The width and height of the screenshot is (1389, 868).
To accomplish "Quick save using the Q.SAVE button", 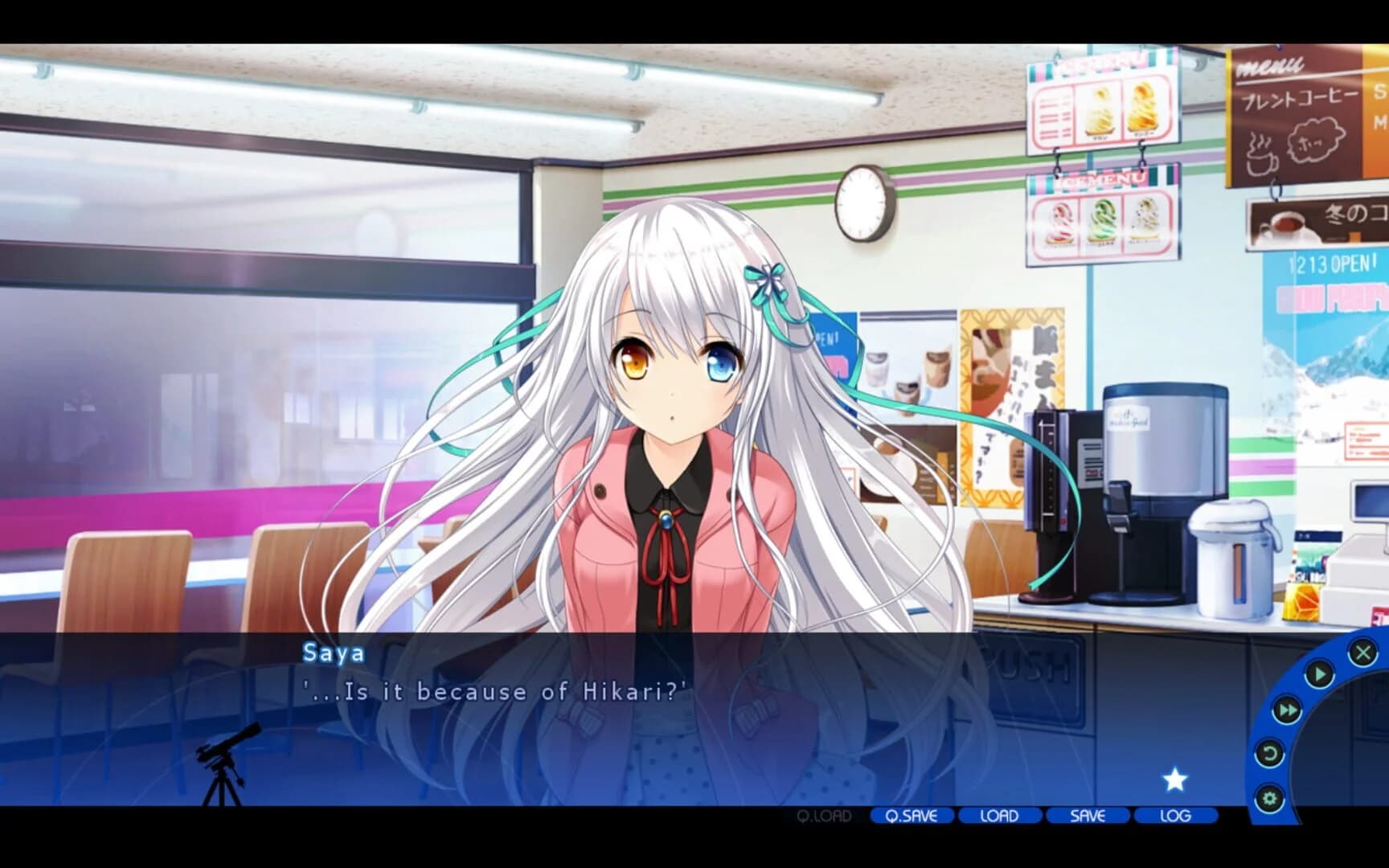I will click(911, 816).
